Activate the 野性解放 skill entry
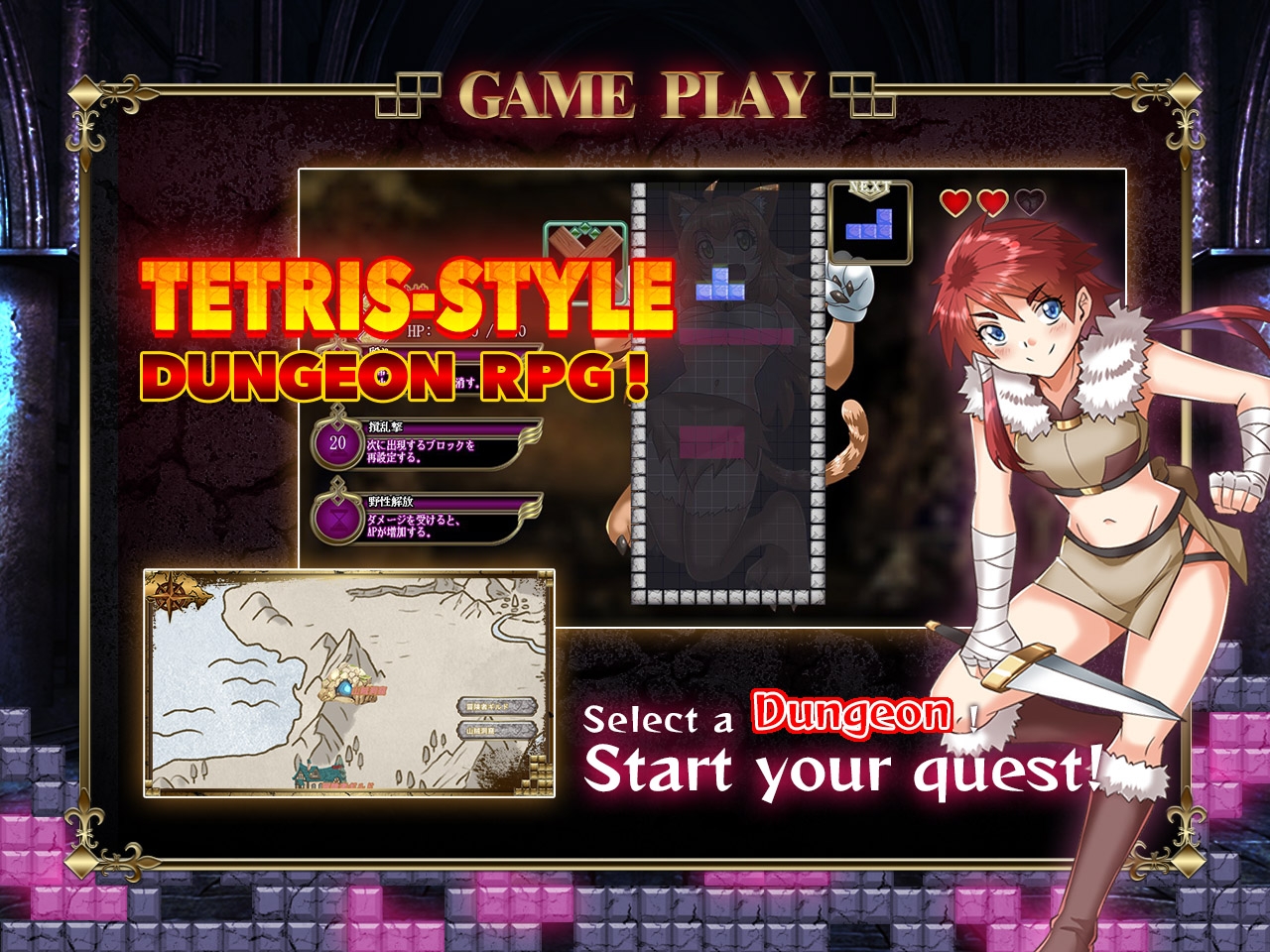Image resolution: width=1270 pixels, height=952 pixels. click(427, 518)
